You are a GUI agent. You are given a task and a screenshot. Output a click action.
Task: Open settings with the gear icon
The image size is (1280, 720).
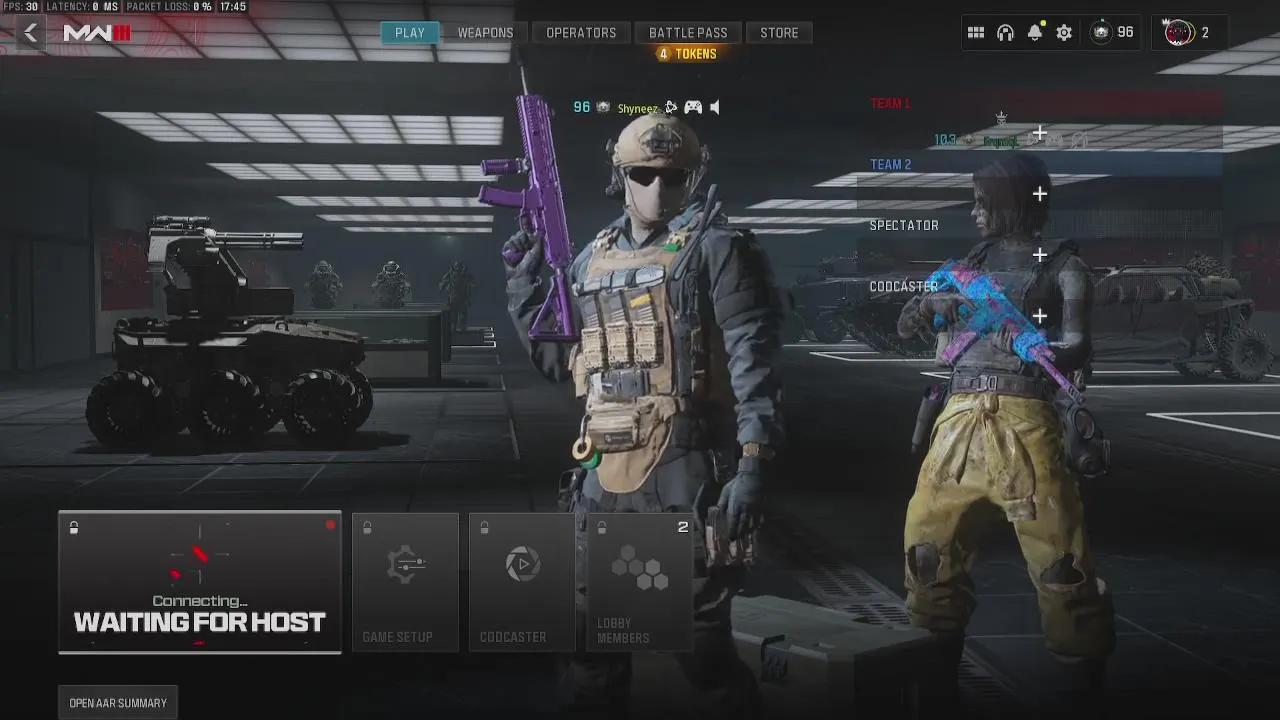pyautogui.click(x=1063, y=32)
